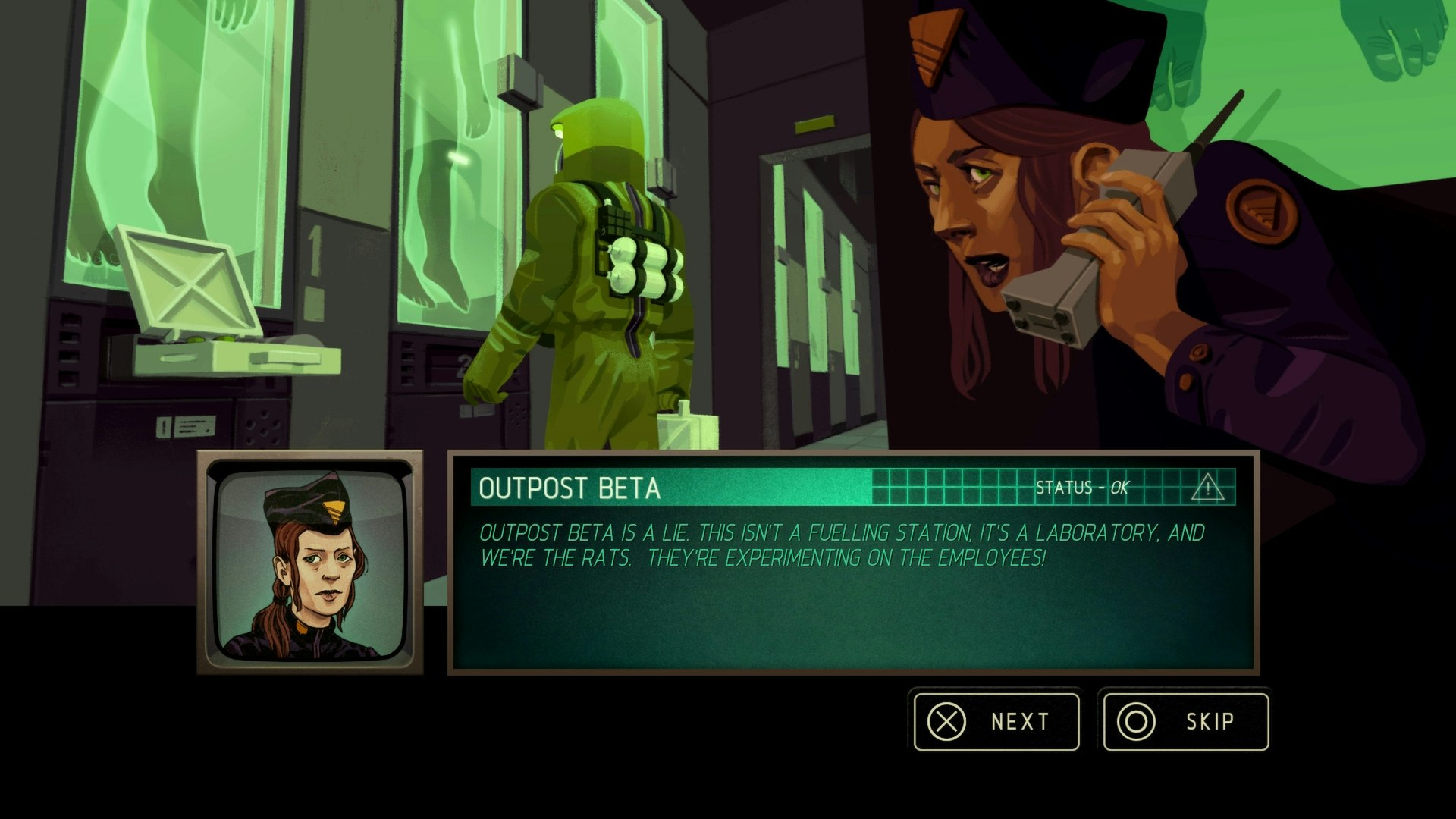Select the circle controller icon beside SKIP
This screenshot has width=1456, height=819.
(x=1137, y=722)
